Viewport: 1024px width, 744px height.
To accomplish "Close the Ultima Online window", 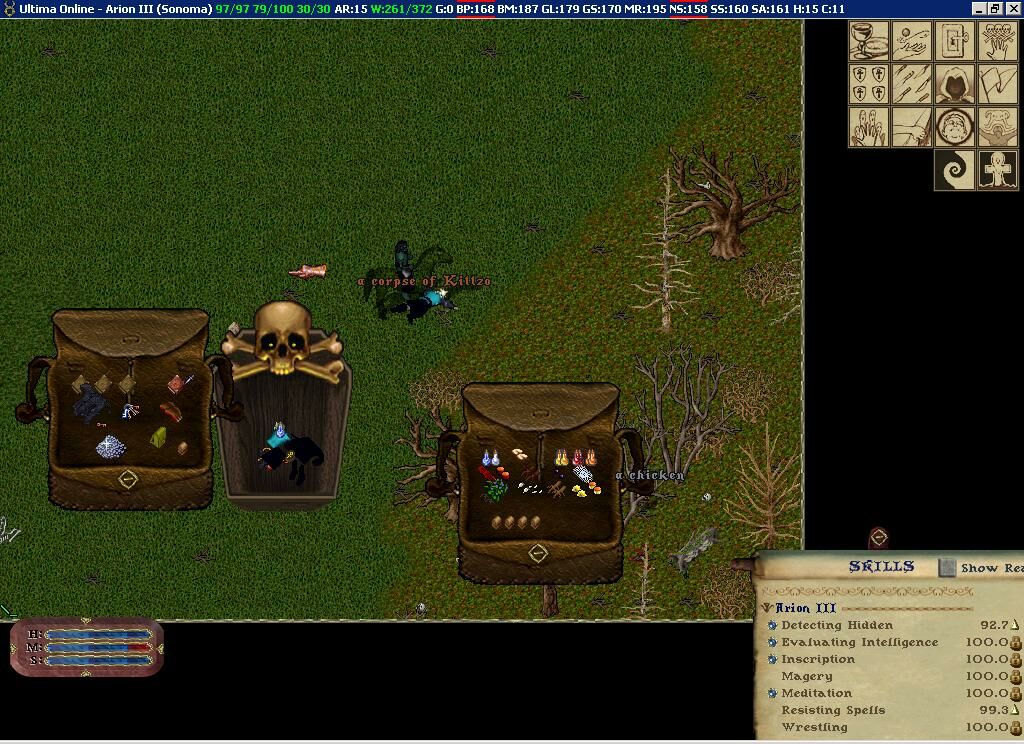I will coord(1014,9).
